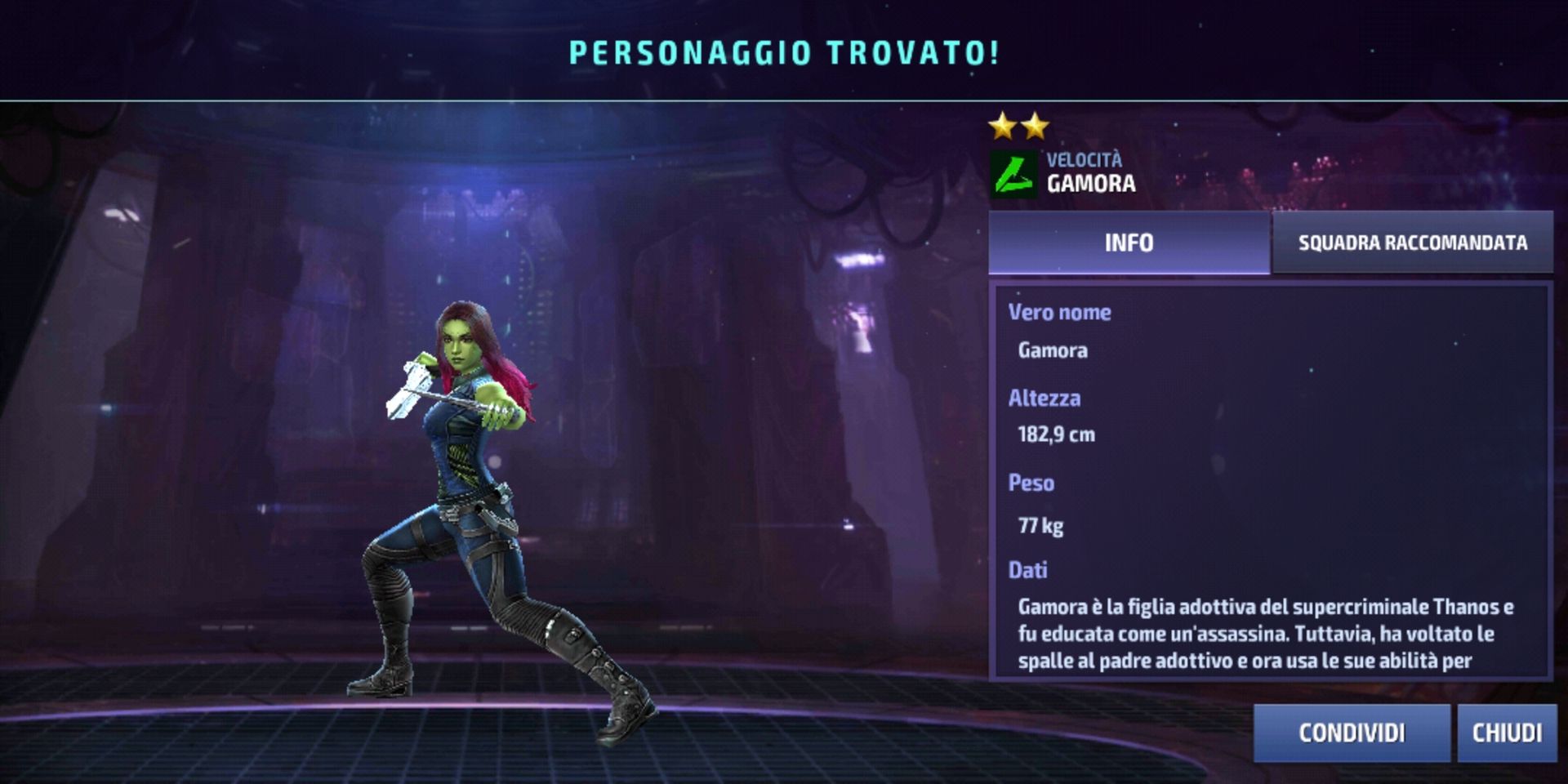This screenshot has height=784, width=1568.
Task: Switch to the INFO tab
Action: (1129, 243)
